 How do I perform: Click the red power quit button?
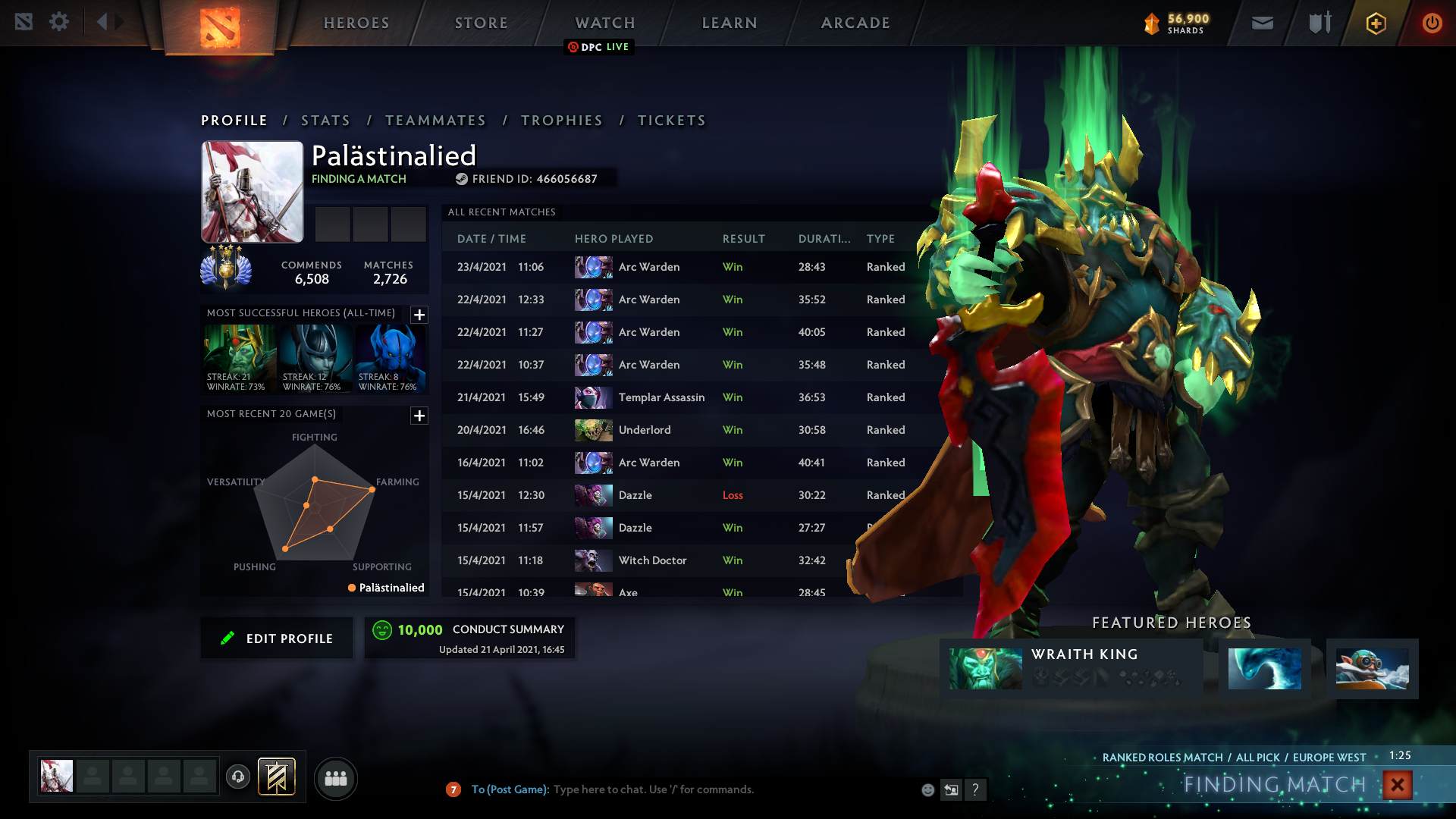pos(1432,23)
